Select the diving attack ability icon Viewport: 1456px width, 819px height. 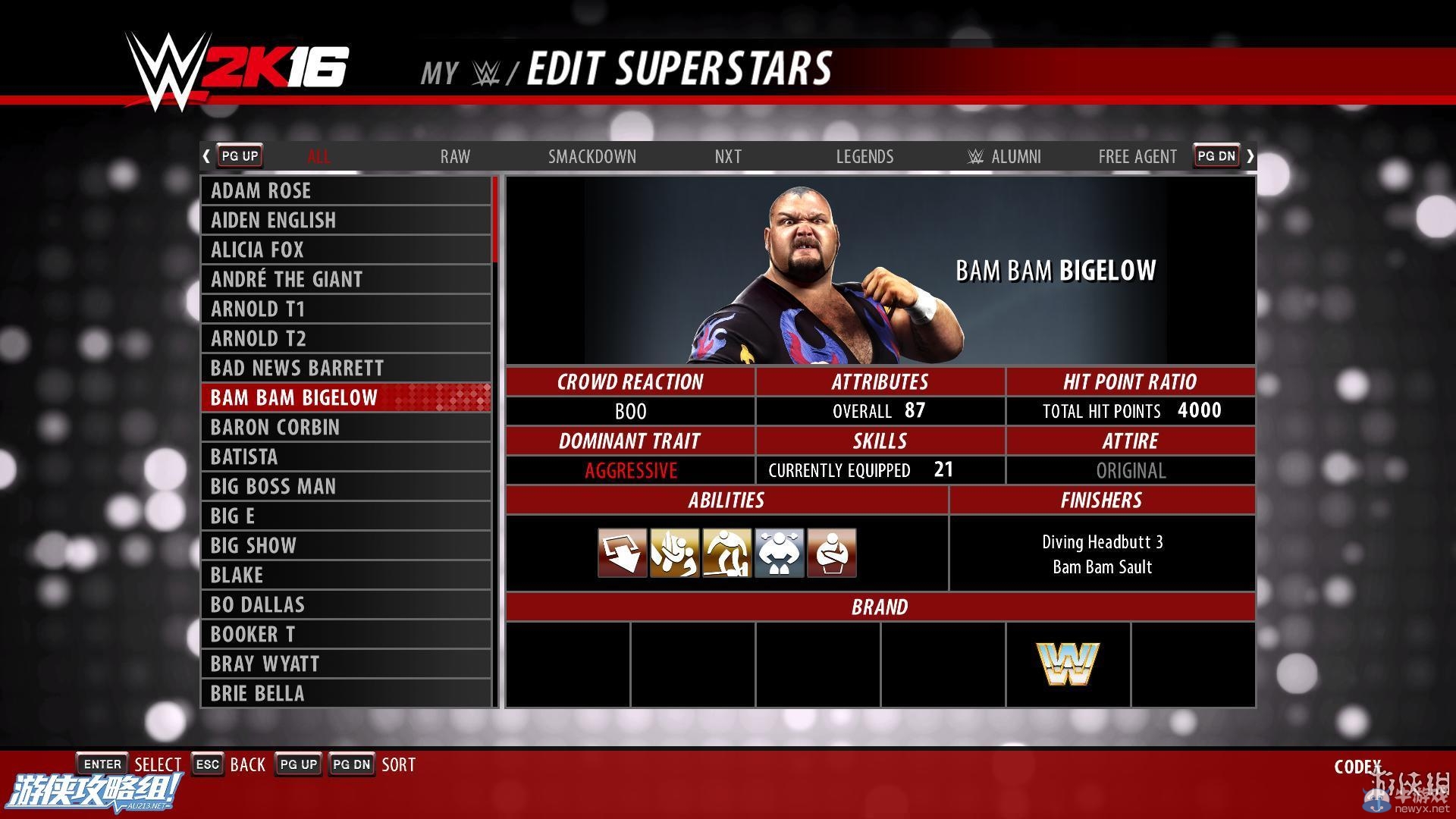pyautogui.click(x=622, y=553)
